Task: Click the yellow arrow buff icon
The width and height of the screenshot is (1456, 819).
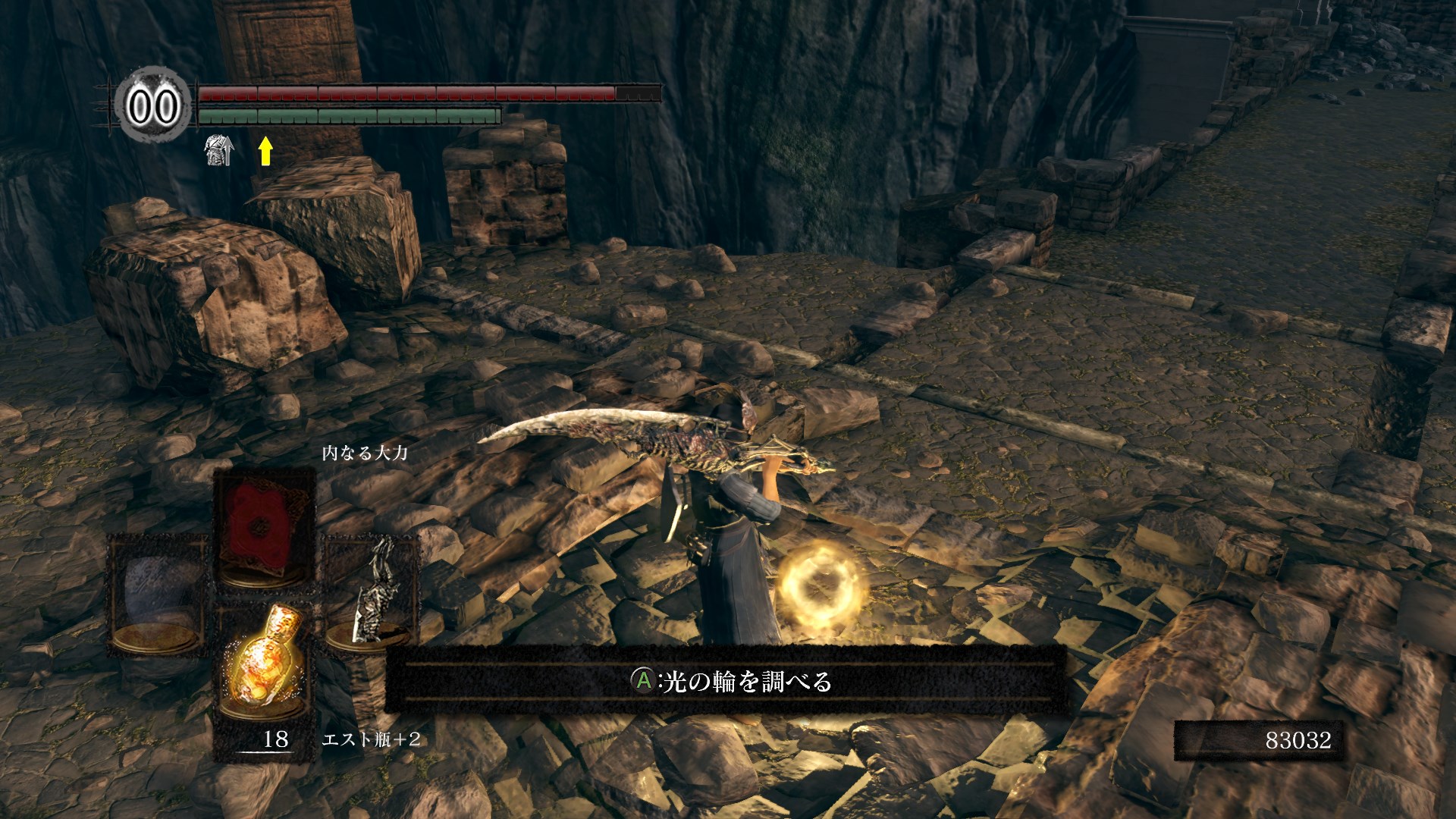Action: [265, 150]
